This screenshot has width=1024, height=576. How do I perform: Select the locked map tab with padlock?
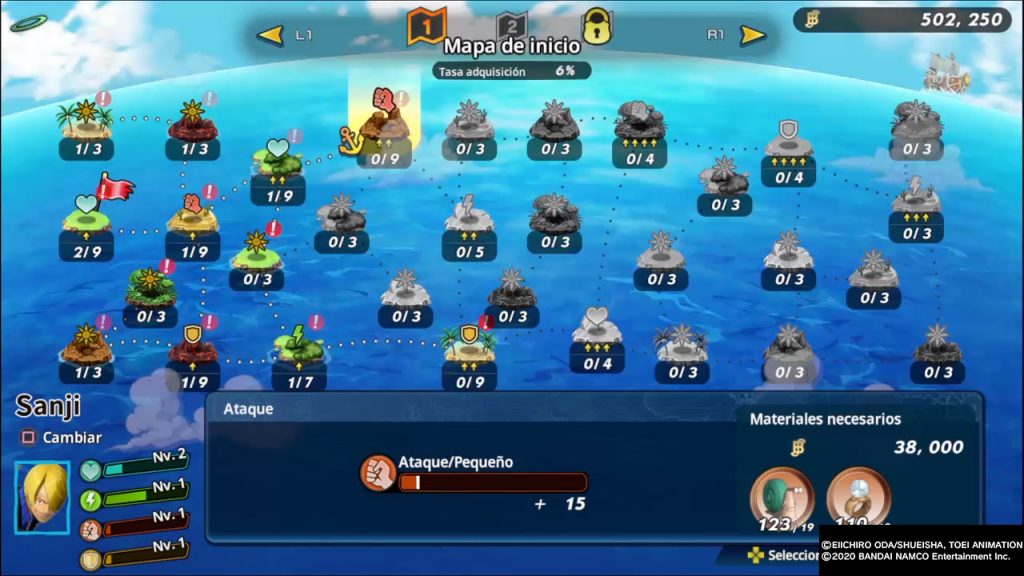[x=597, y=26]
